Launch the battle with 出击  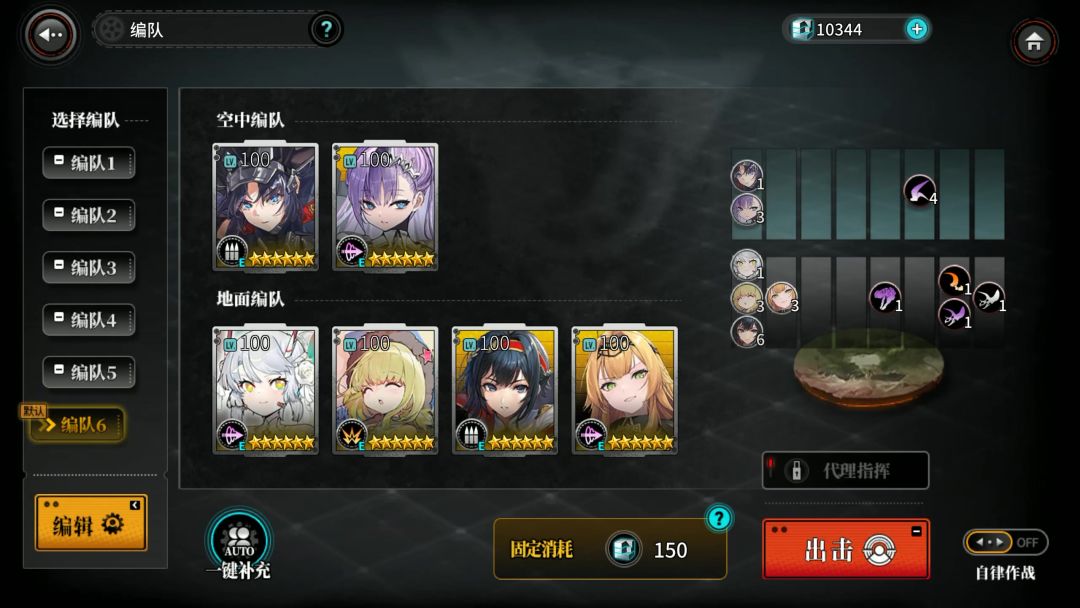click(845, 549)
